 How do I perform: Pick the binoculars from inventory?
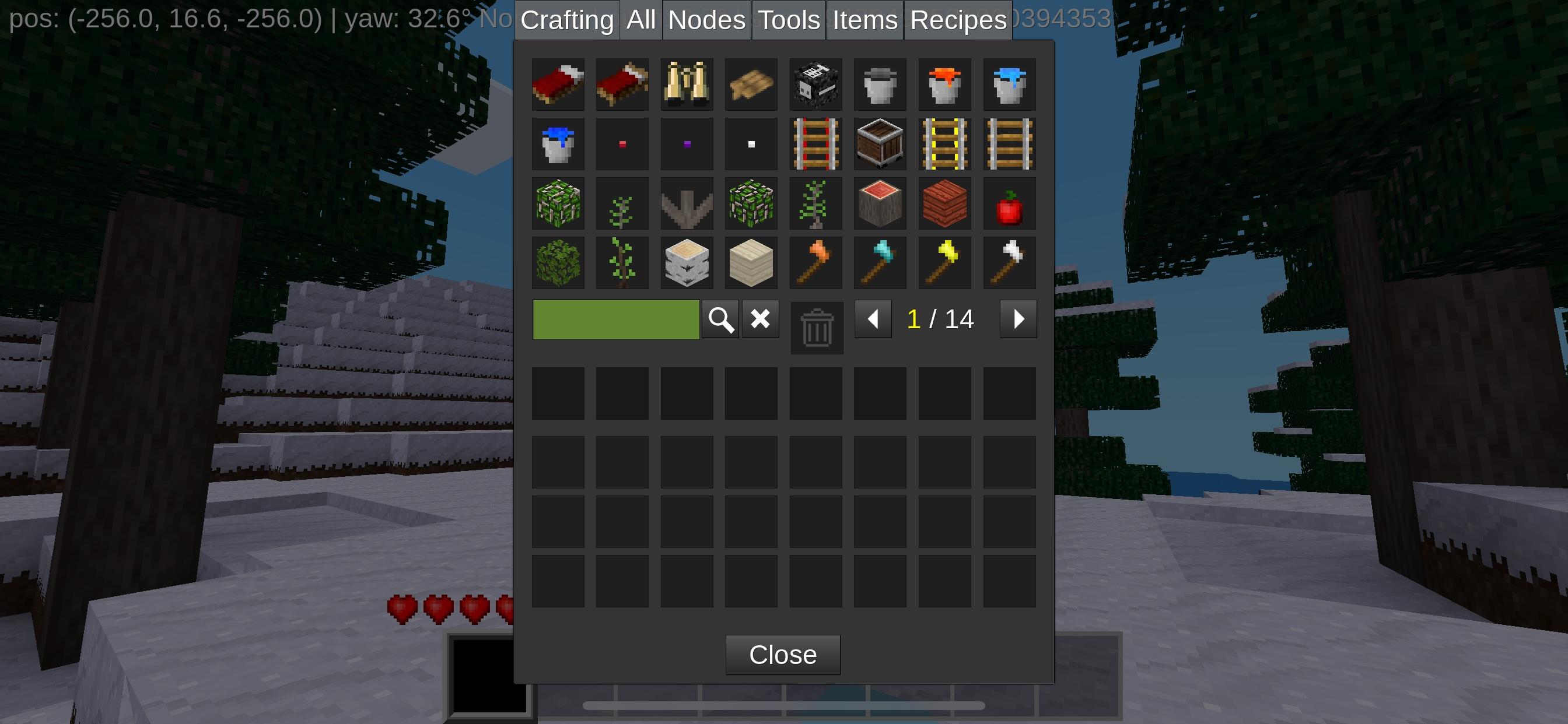click(687, 85)
